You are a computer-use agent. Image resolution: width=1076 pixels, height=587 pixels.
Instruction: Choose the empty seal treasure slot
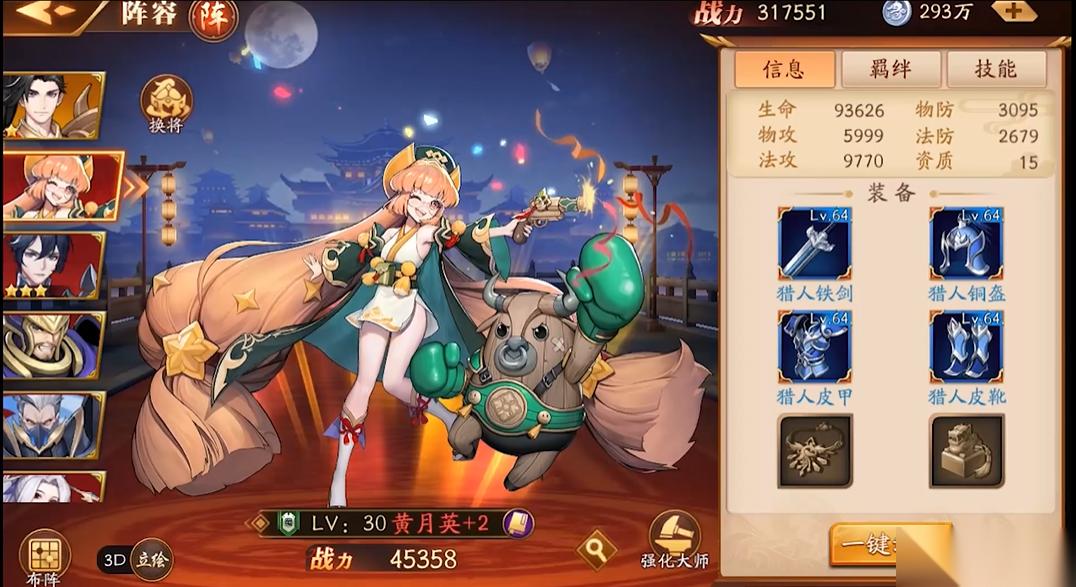point(966,451)
